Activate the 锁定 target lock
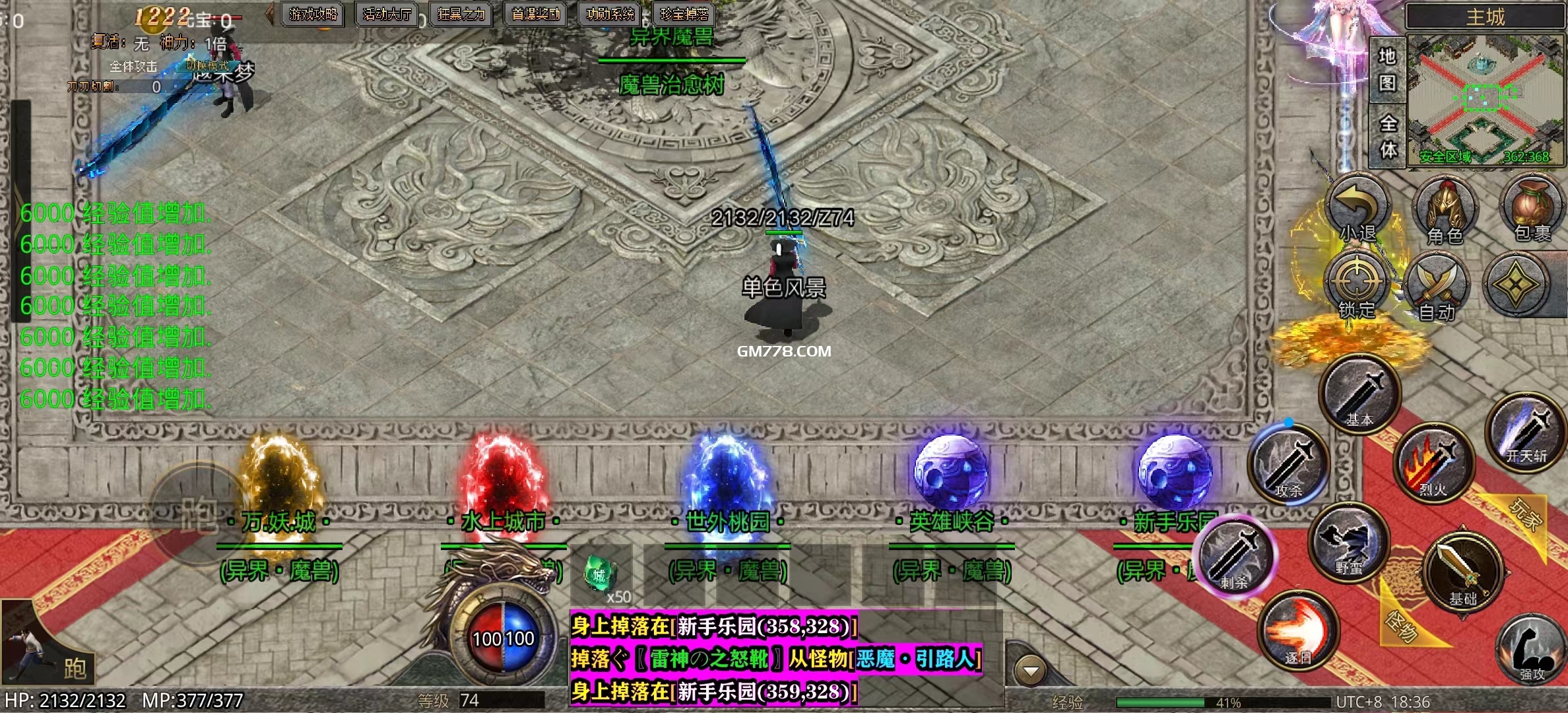1568x713 pixels. (1356, 285)
